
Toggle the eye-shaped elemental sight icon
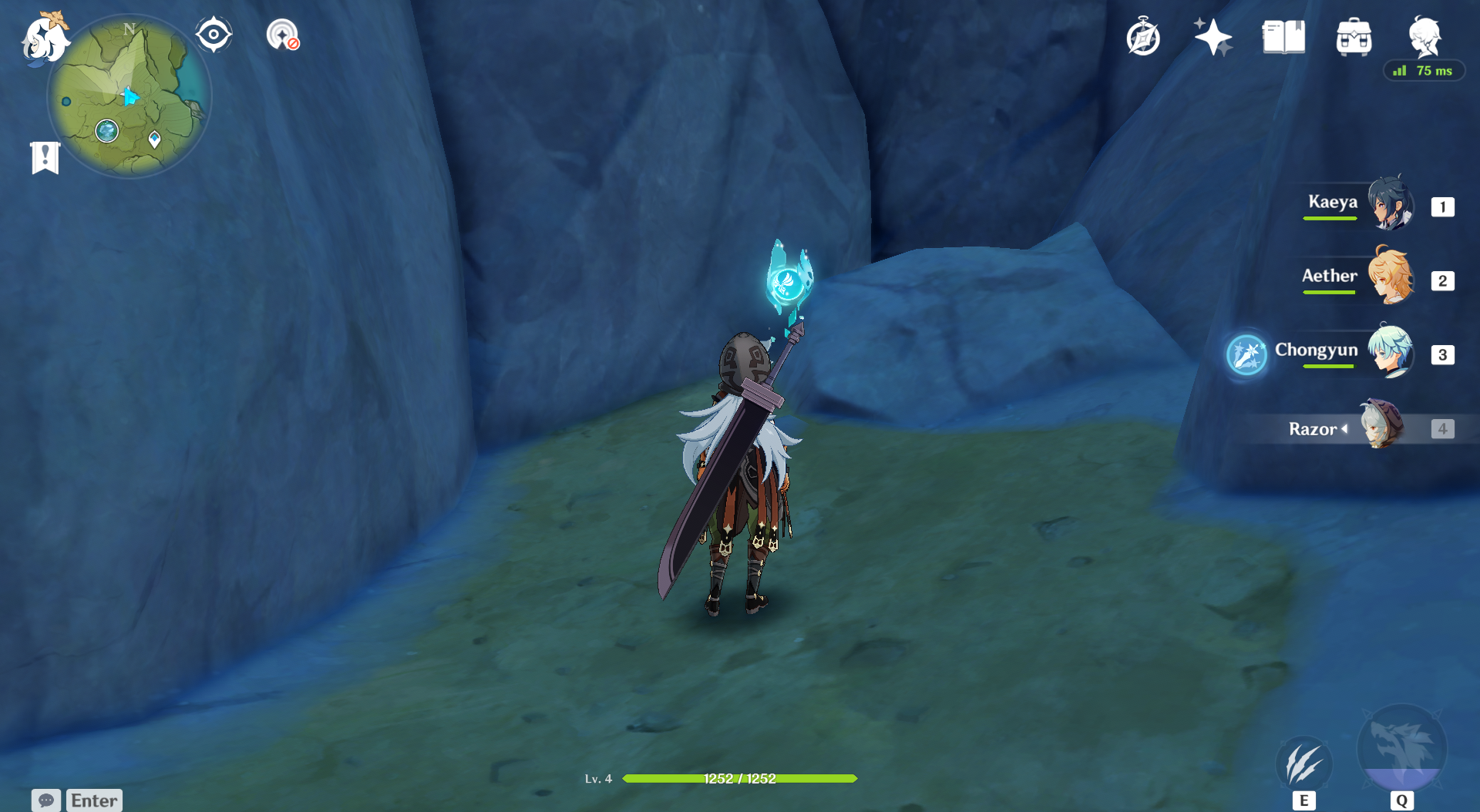pos(214,35)
